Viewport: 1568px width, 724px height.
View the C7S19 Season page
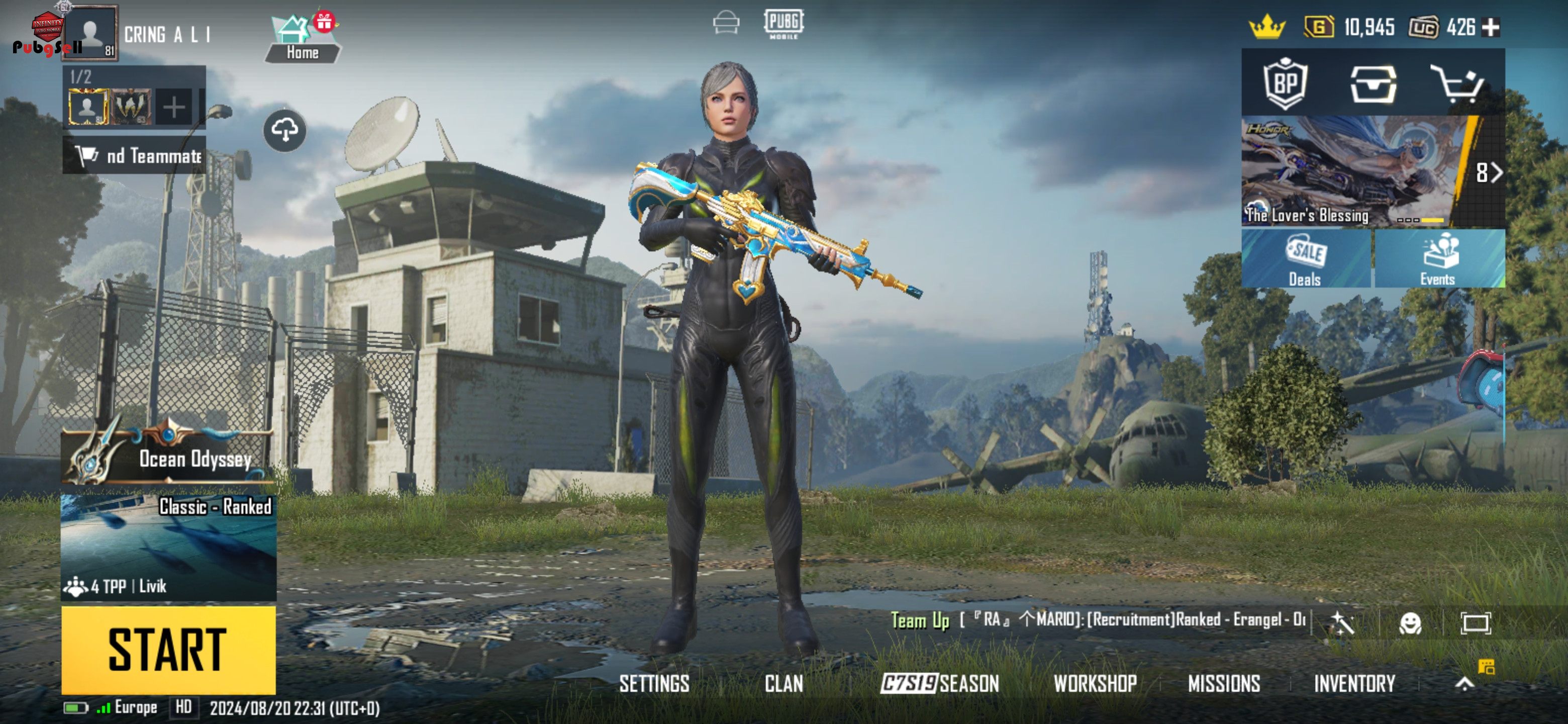[x=939, y=684]
